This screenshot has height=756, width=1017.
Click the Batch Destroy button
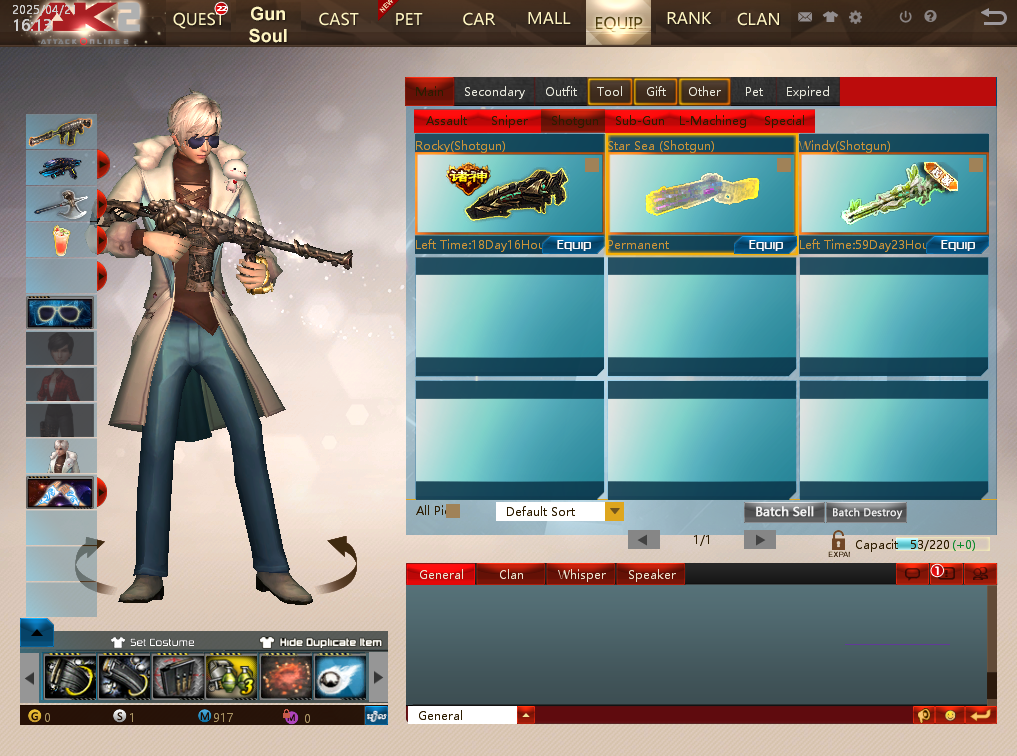[x=867, y=512]
